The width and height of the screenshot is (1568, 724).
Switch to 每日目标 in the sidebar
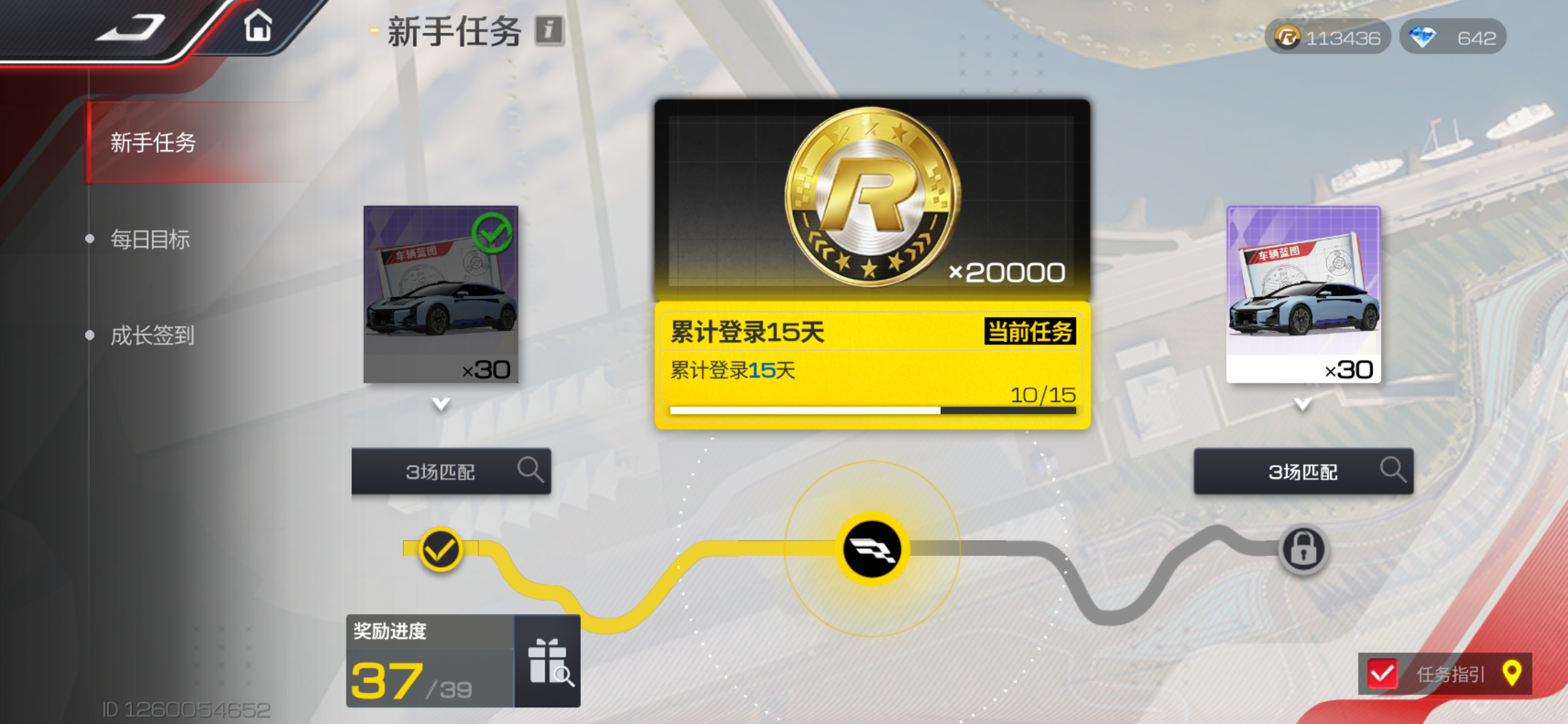(150, 239)
